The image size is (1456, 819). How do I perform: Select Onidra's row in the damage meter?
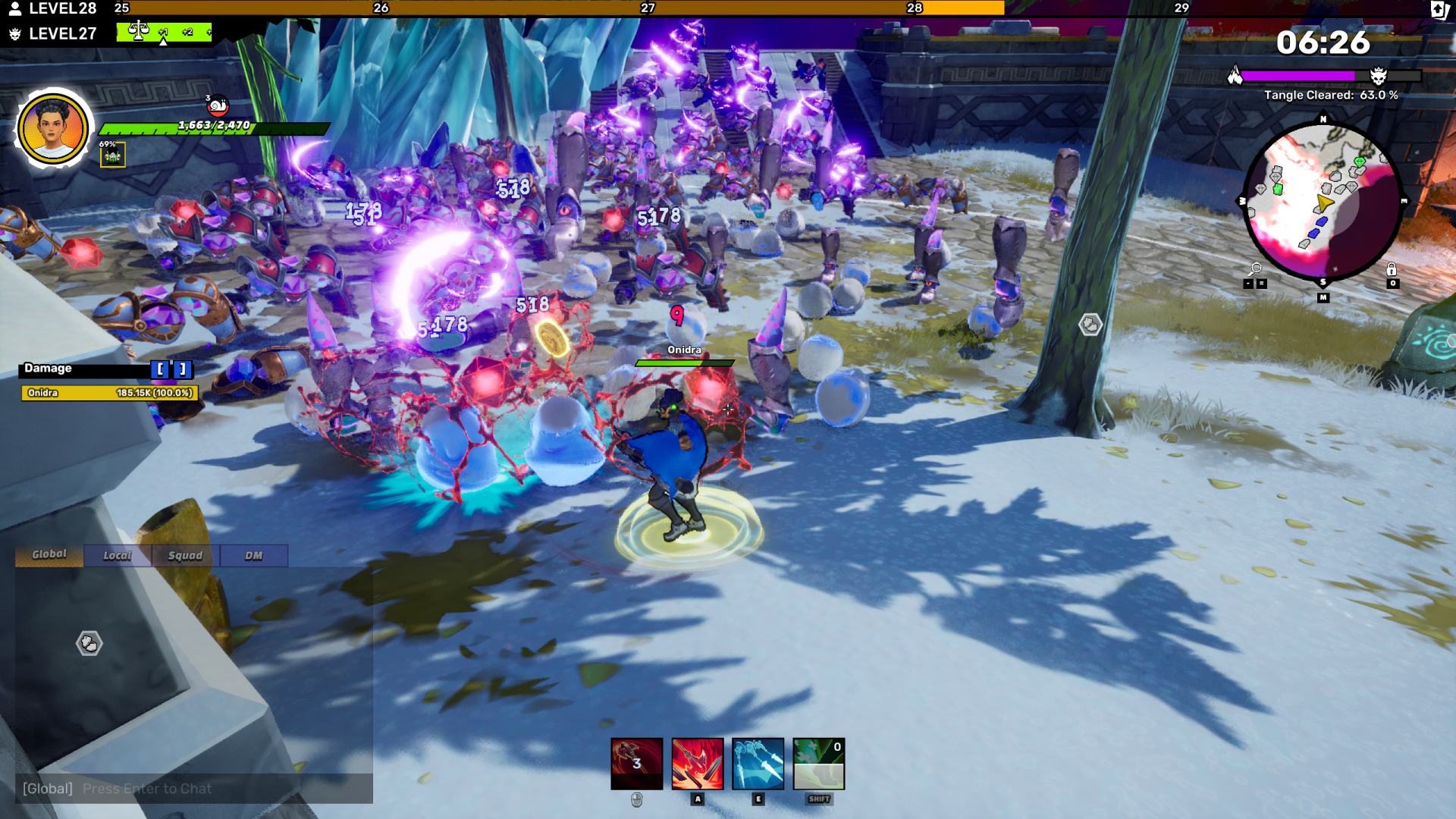click(x=109, y=393)
